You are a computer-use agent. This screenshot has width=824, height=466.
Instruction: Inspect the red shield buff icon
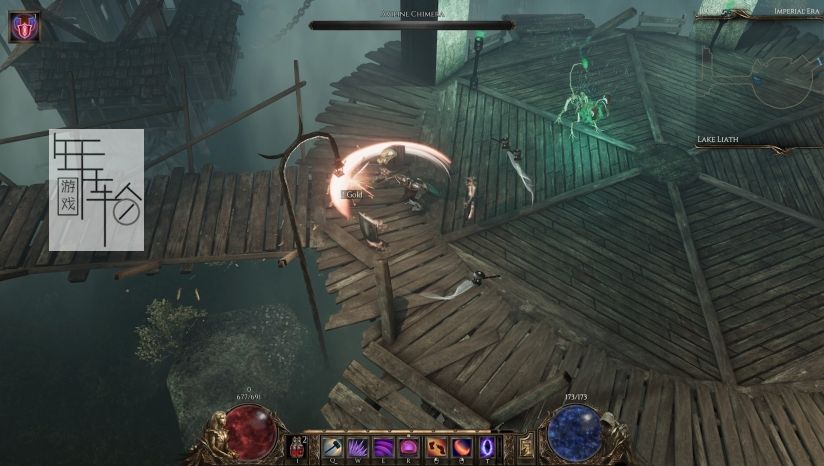tap(24, 27)
